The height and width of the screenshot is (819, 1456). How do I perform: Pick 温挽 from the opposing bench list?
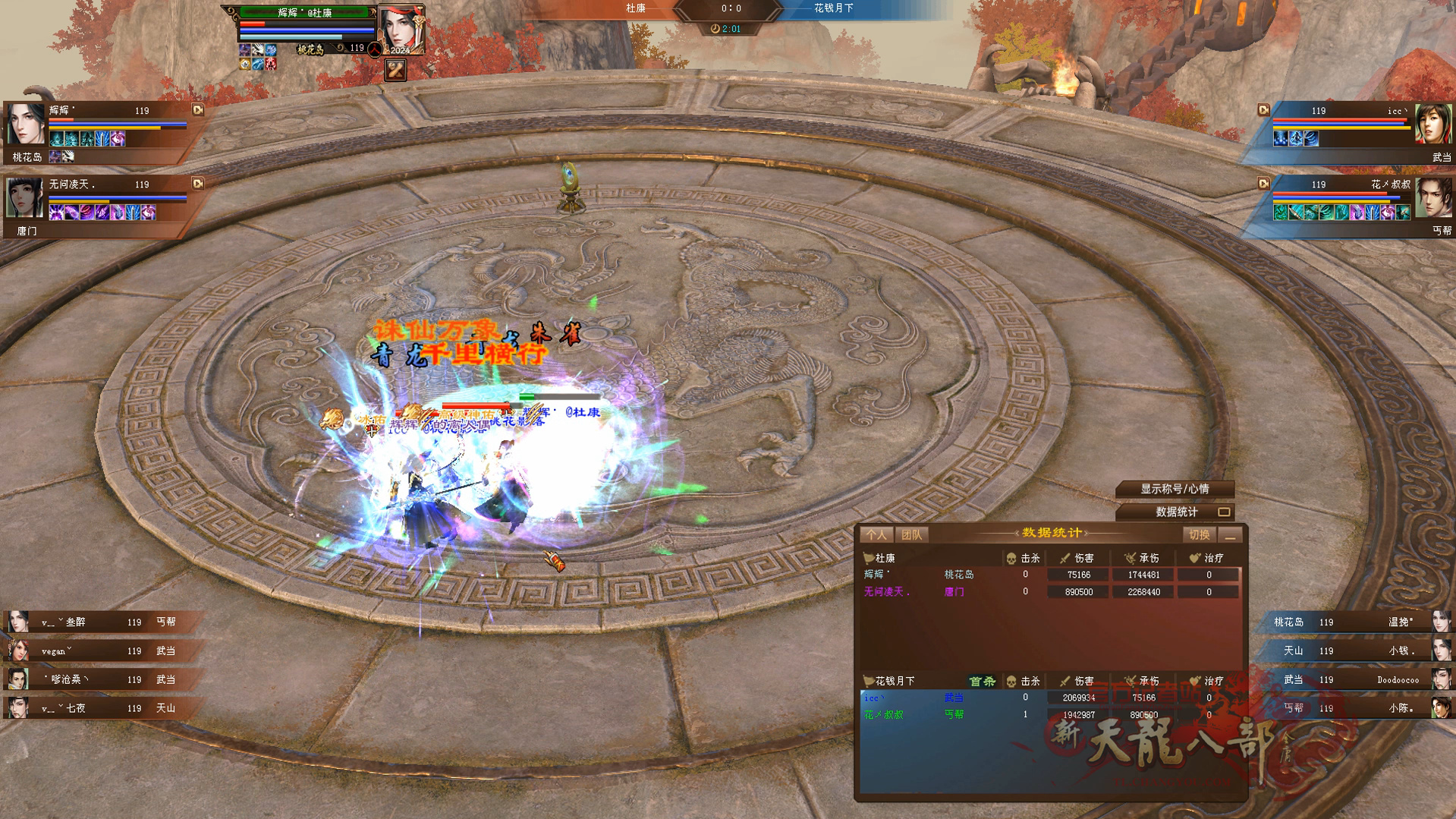pos(1358,622)
